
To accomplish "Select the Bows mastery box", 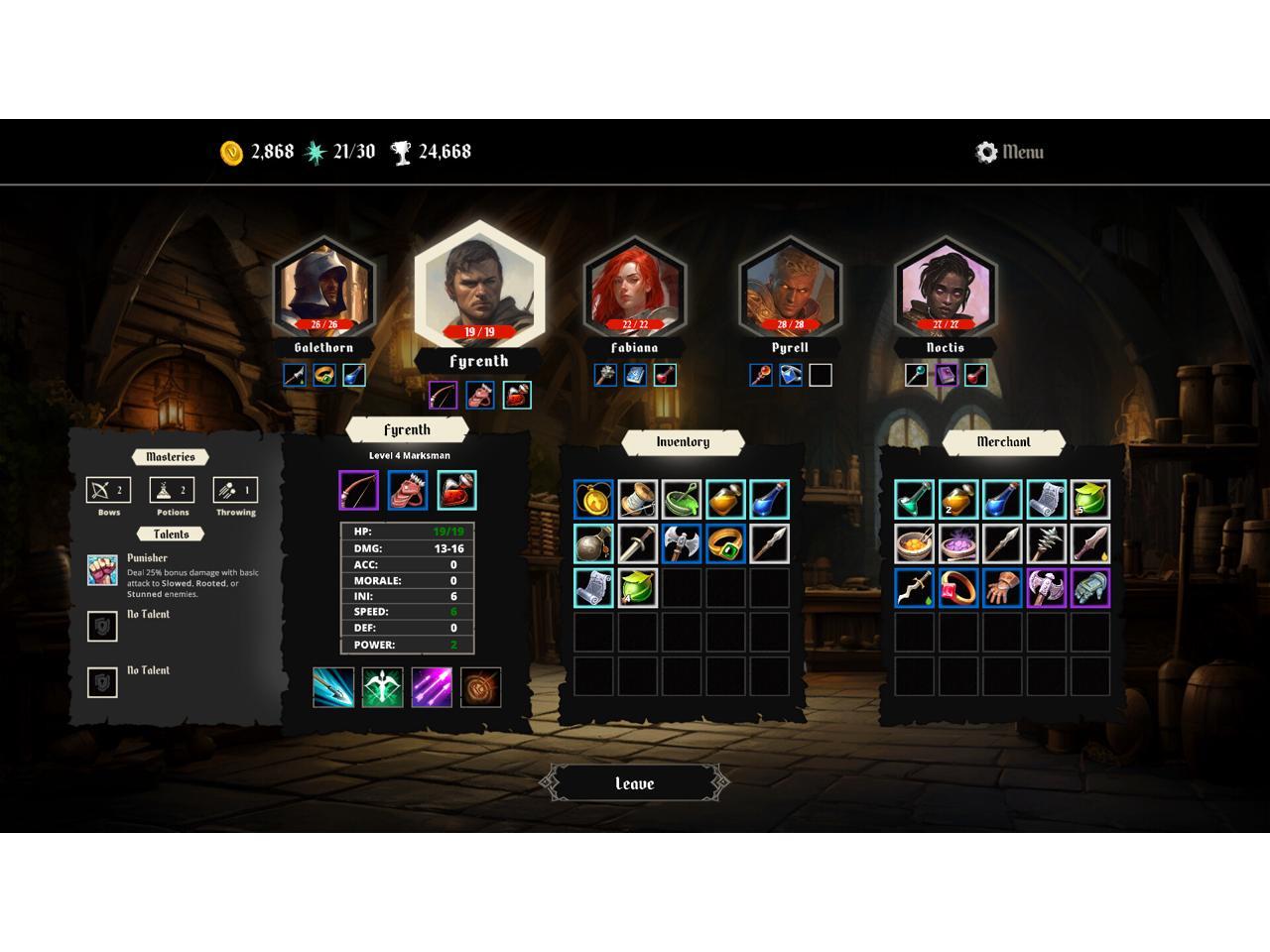I will tap(108, 490).
